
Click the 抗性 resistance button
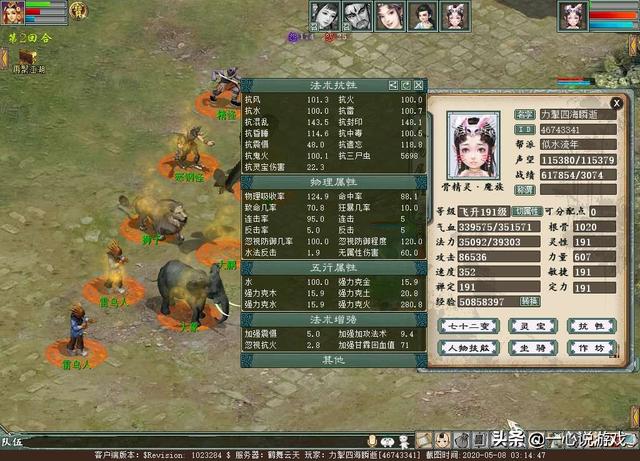click(x=592, y=326)
